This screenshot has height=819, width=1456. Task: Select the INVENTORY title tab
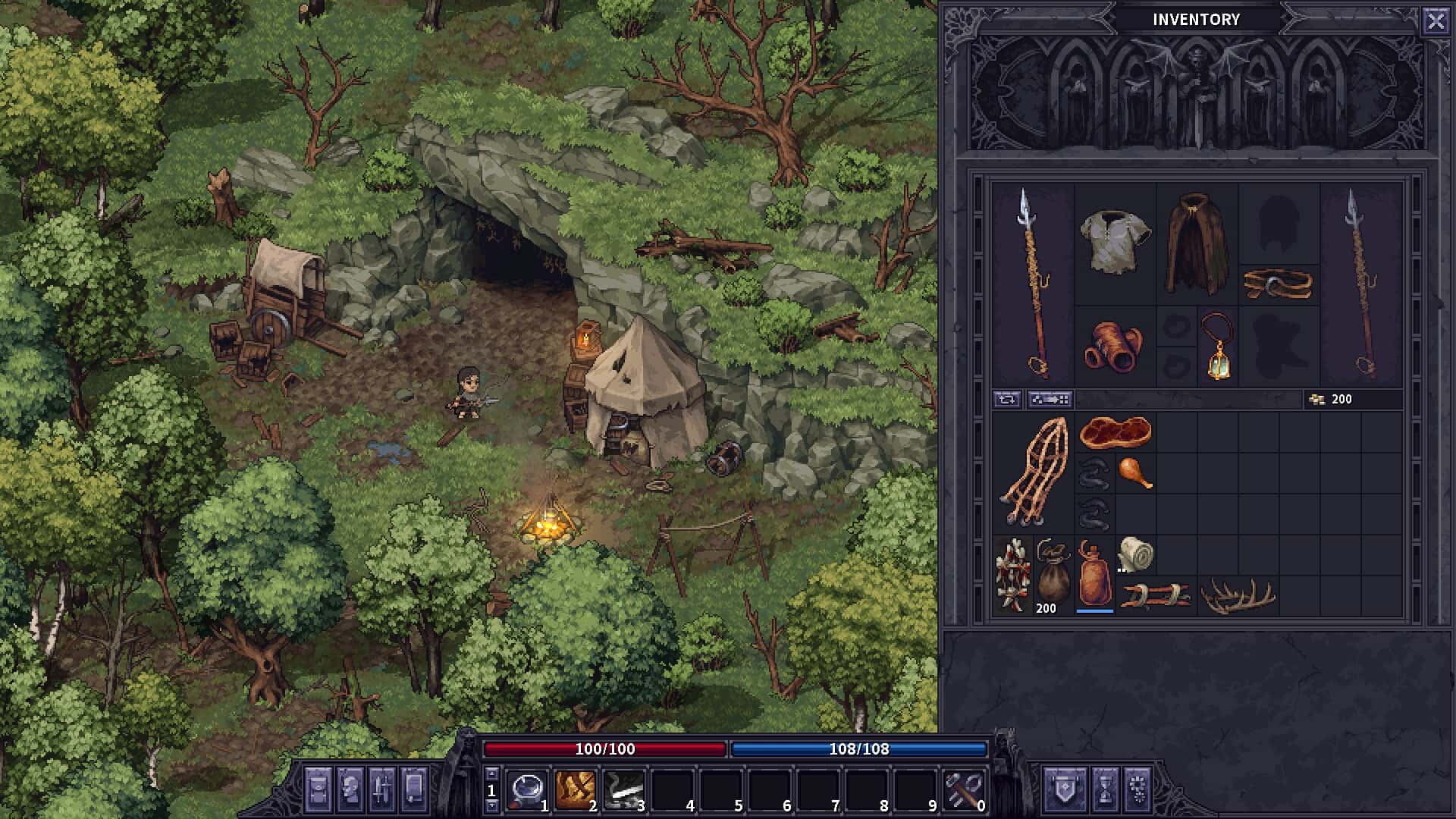(1197, 20)
